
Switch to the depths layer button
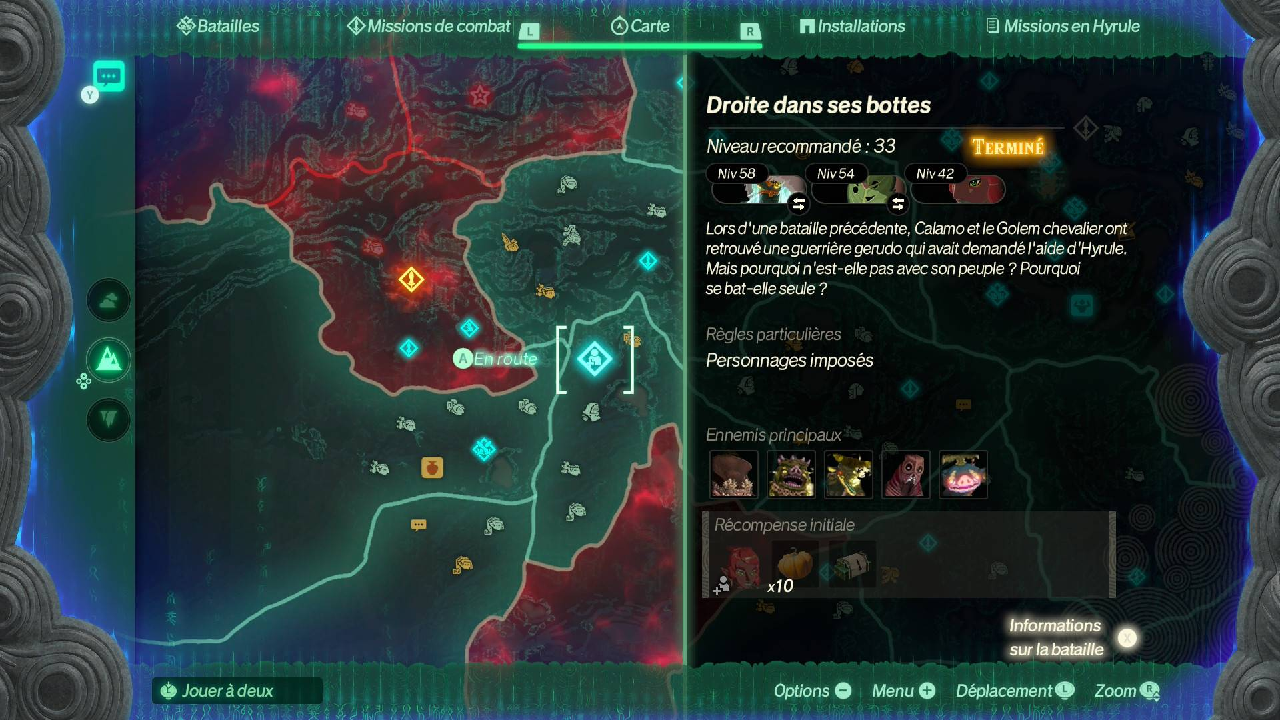[108, 419]
